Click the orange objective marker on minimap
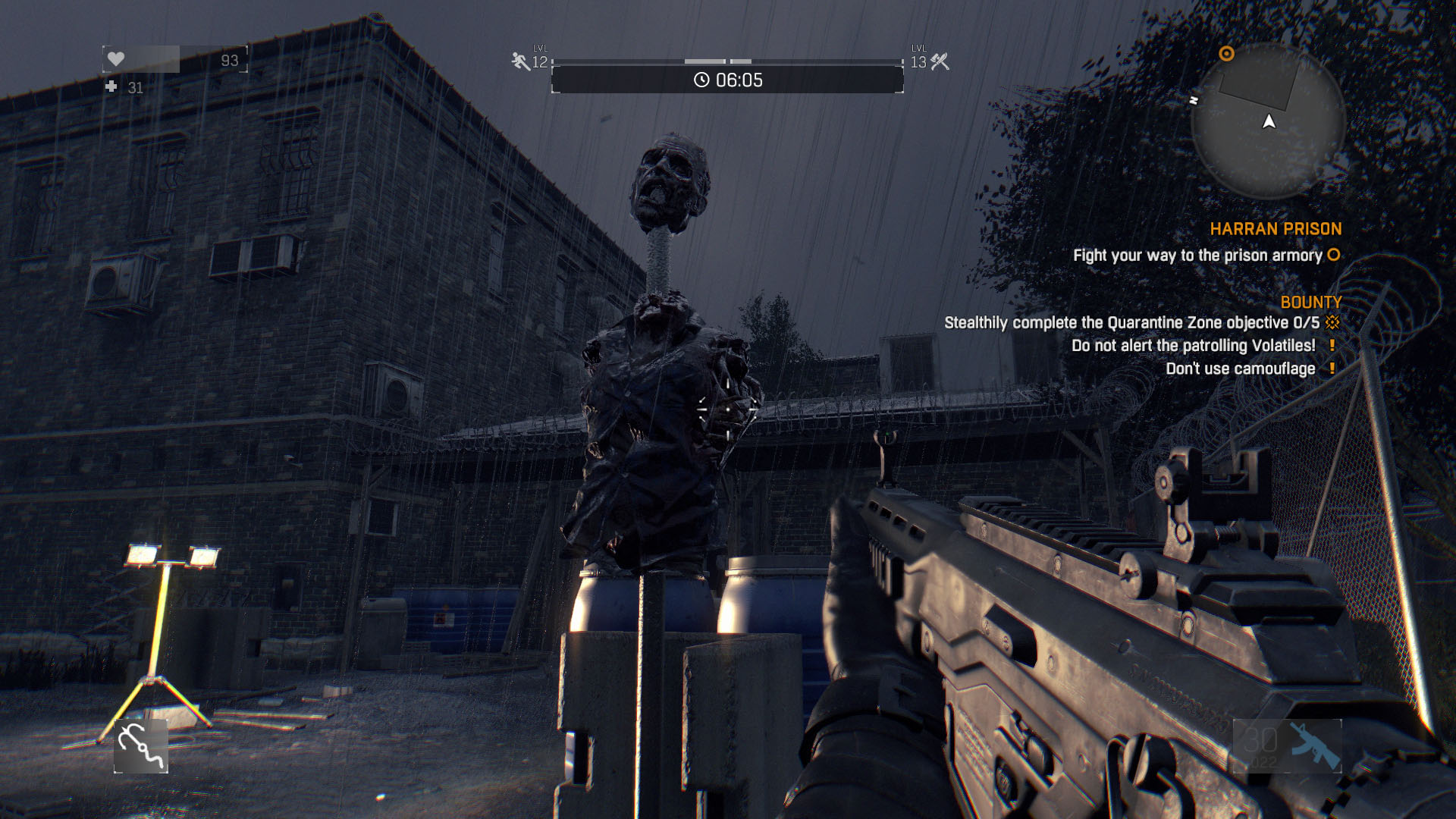The width and height of the screenshot is (1456, 819). 1226,54
